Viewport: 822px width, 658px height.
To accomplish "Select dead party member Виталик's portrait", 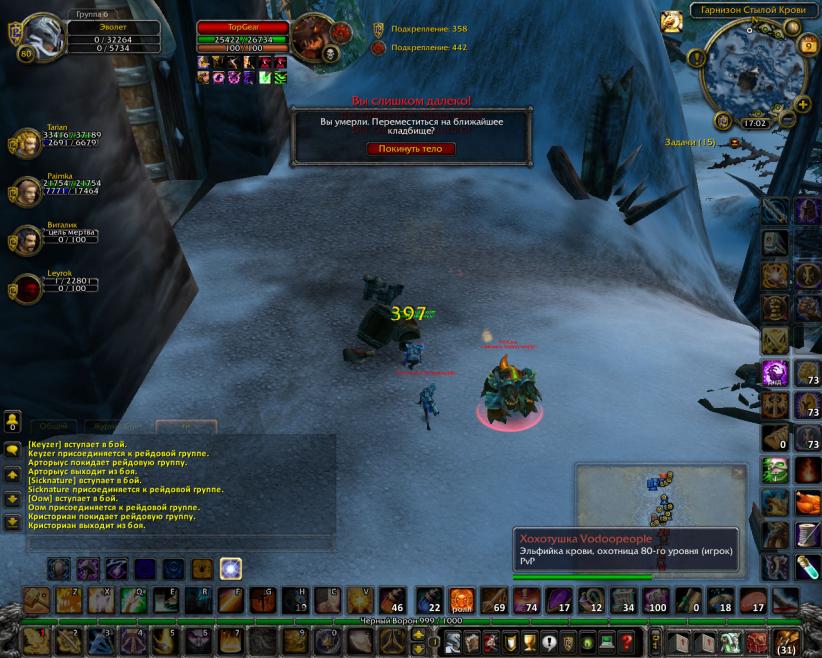I will pyautogui.click(x=26, y=240).
